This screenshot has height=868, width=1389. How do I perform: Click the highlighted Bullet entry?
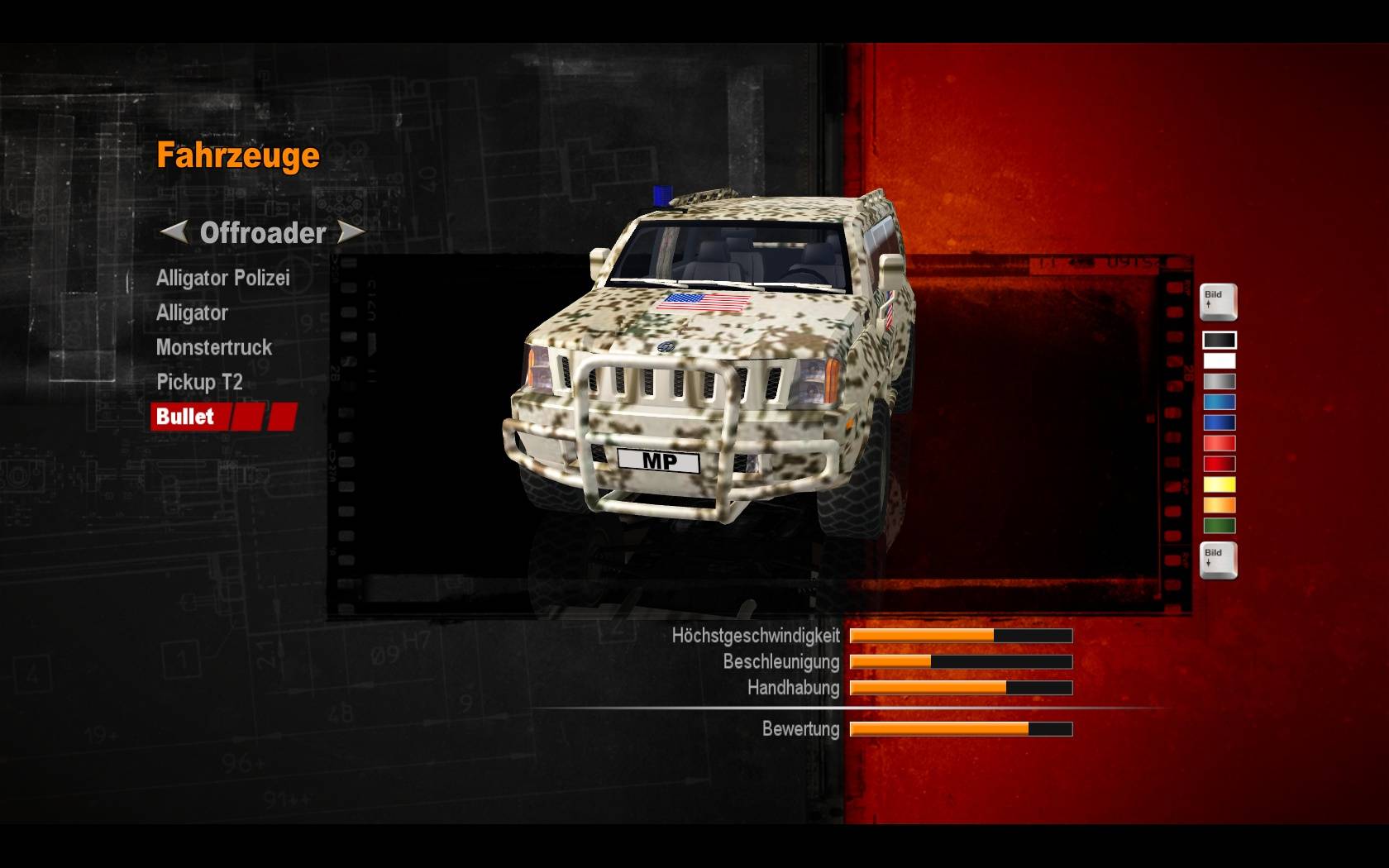tap(186, 417)
